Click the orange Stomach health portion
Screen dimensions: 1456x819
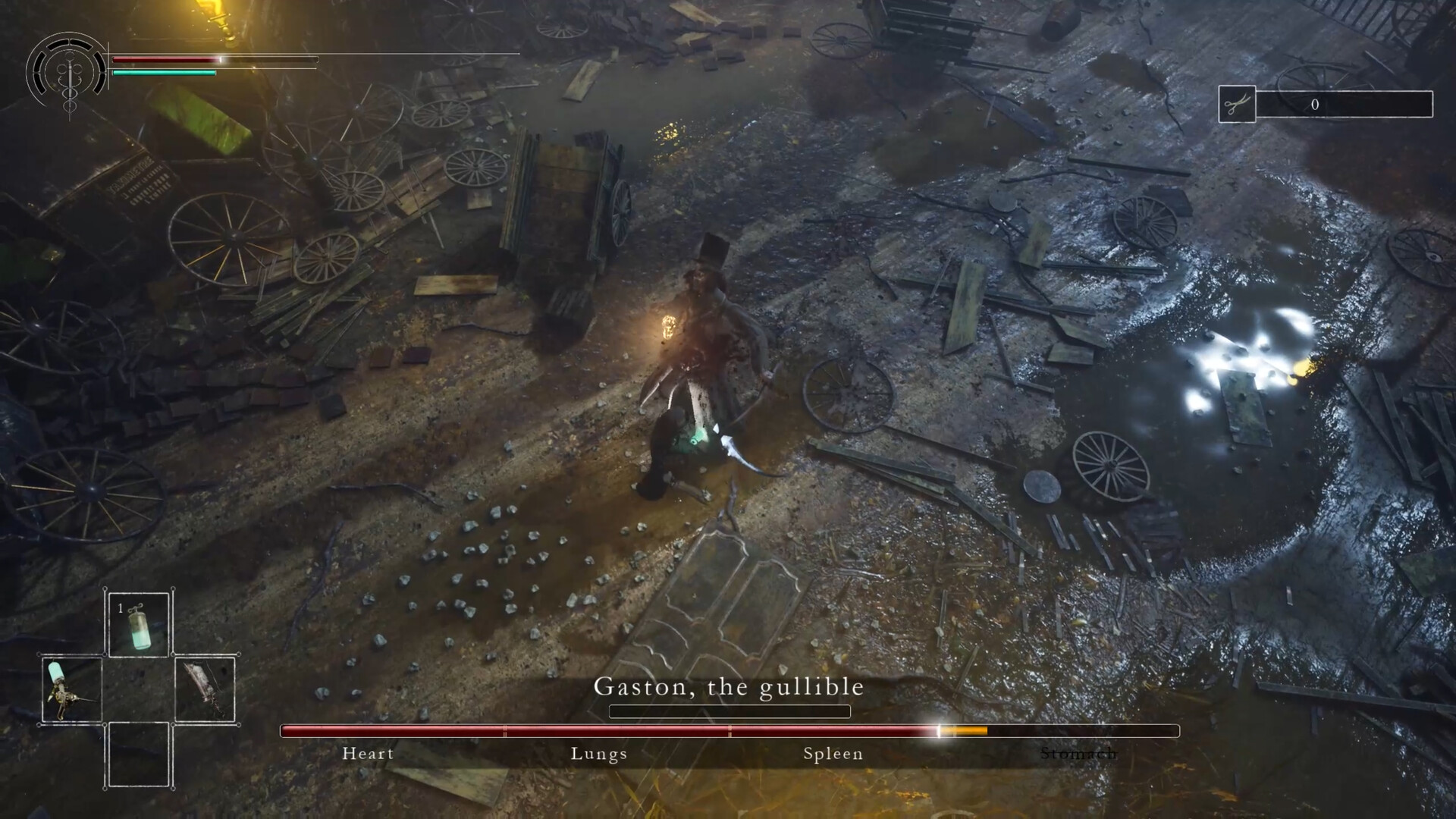963,731
